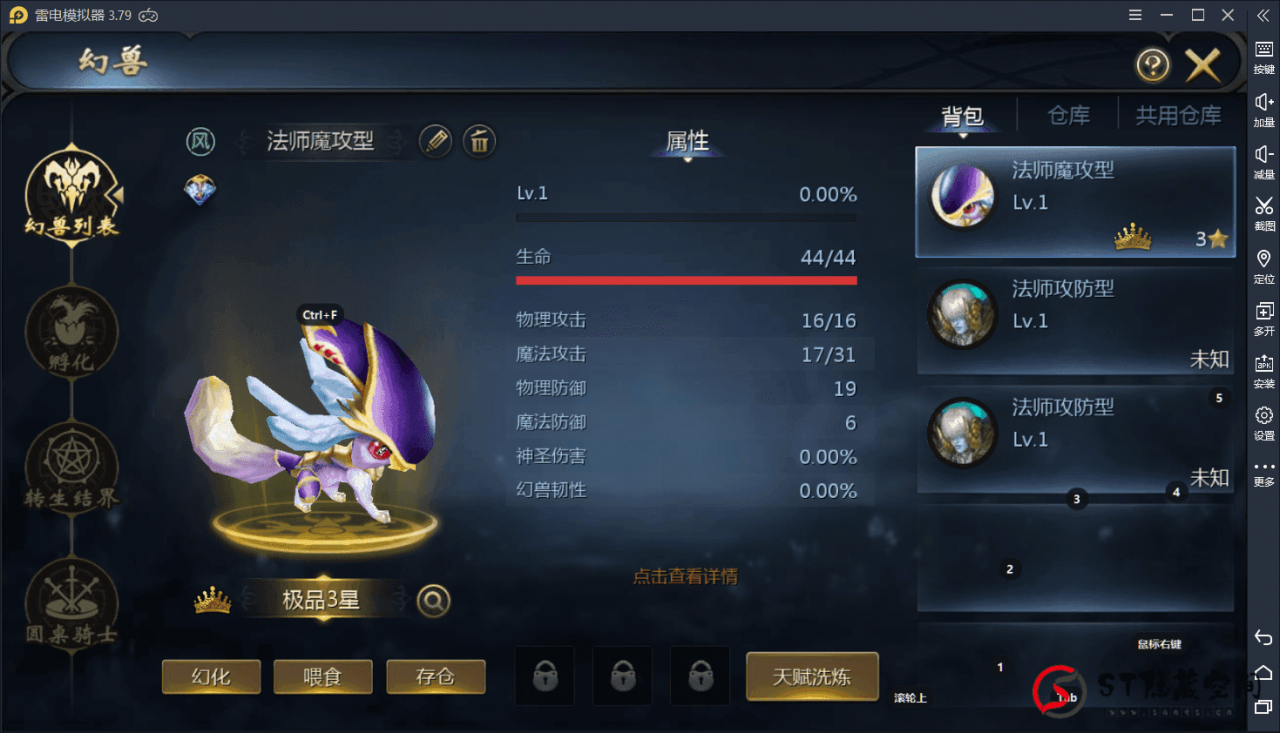Open the hamburger menu in the title bar
The height and width of the screenshot is (733, 1280).
(1136, 15)
